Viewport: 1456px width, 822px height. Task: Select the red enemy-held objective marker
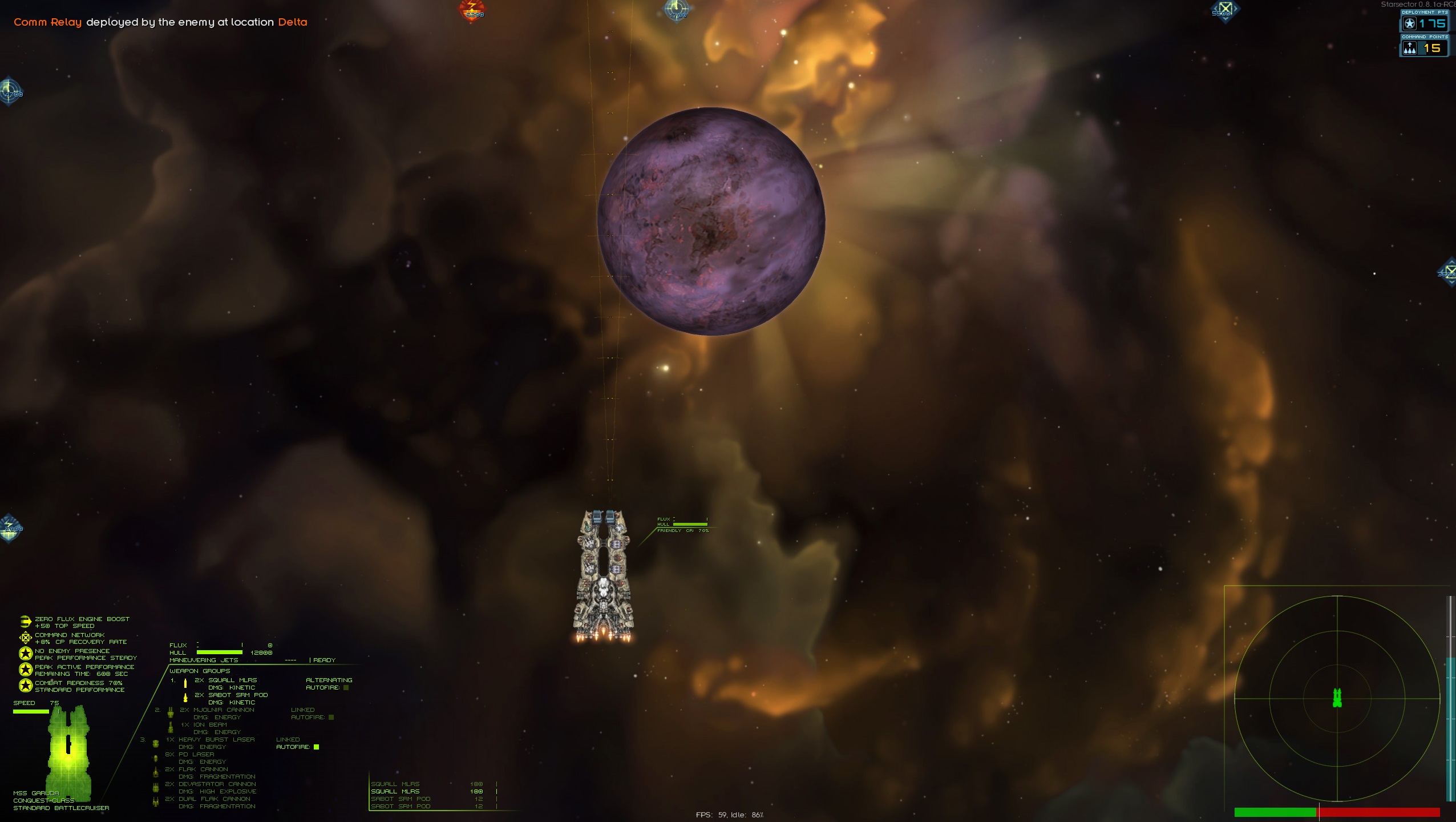[x=472, y=10]
